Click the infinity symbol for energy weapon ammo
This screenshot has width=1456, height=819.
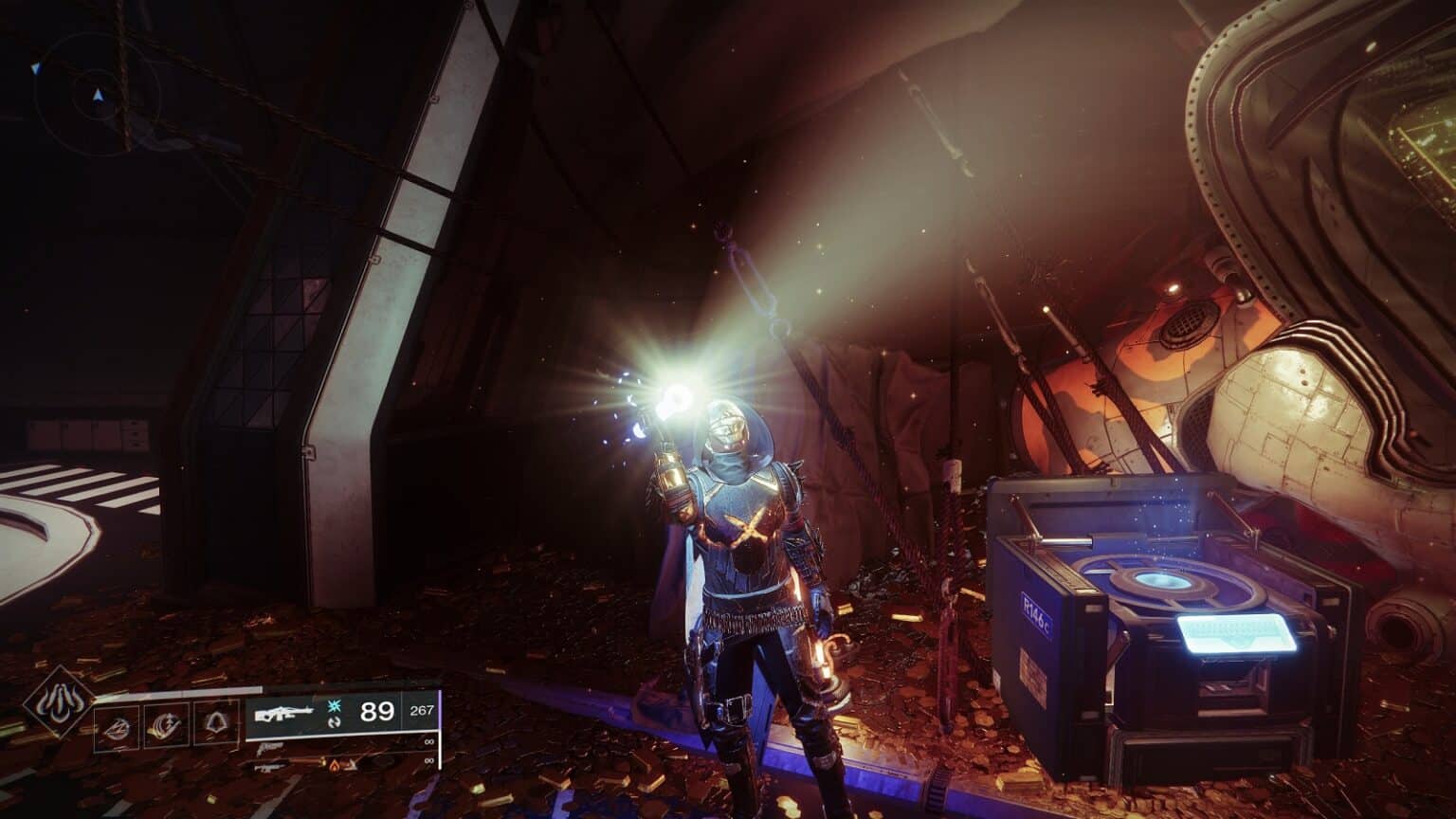(x=431, y=742)
